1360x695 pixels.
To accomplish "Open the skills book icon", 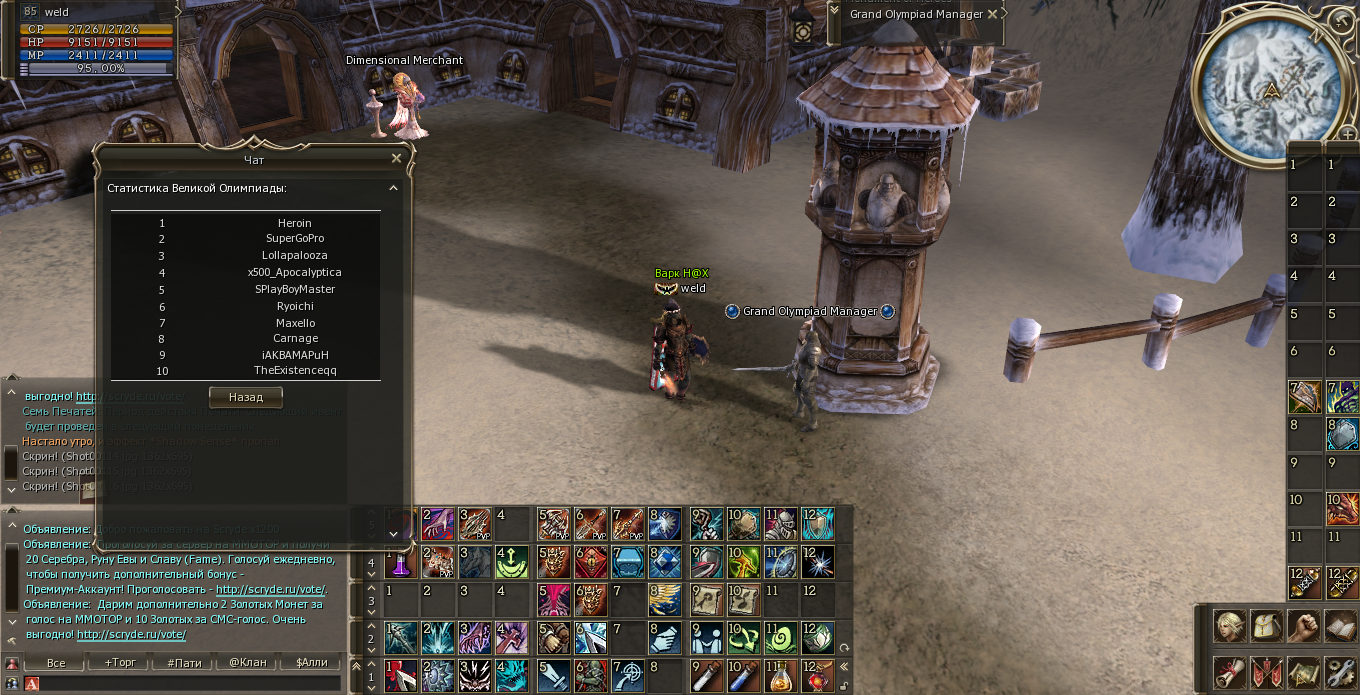I will 1340,627.
